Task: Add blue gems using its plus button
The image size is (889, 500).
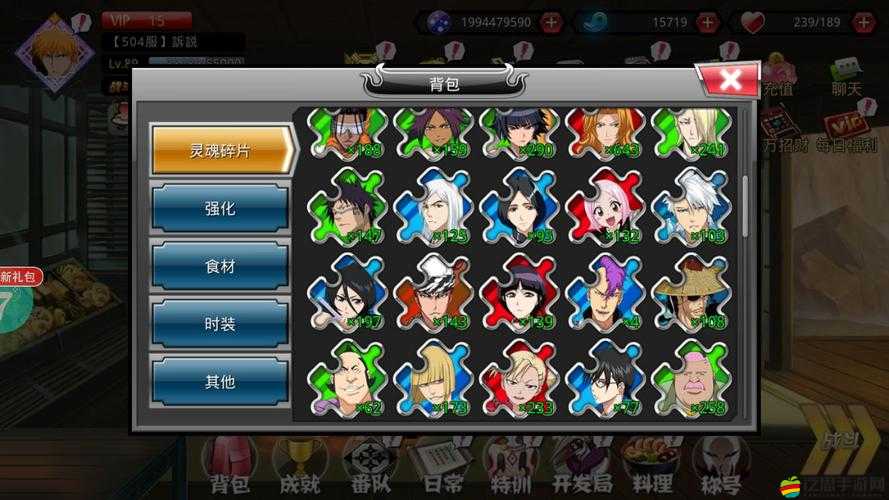Action: [x=708, y=21]
